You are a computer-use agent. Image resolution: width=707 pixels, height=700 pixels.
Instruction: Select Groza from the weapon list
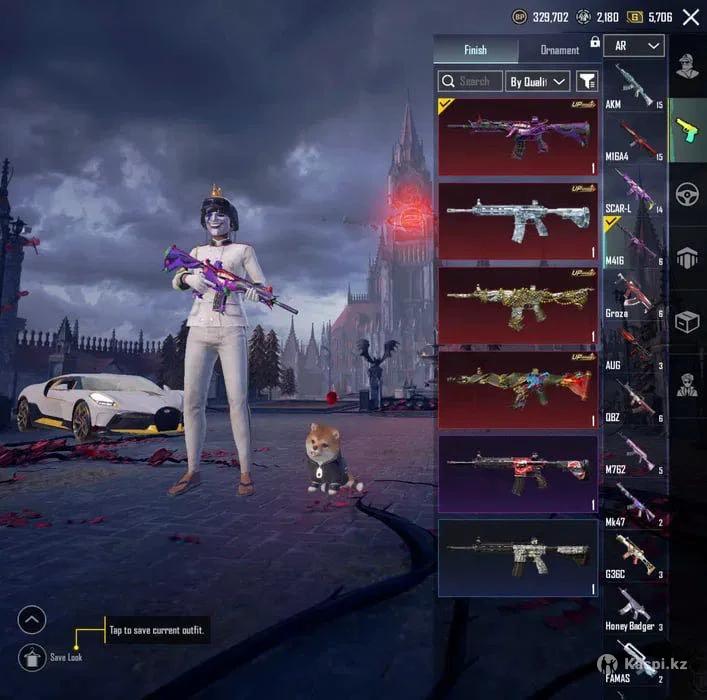tap(634, 294)
